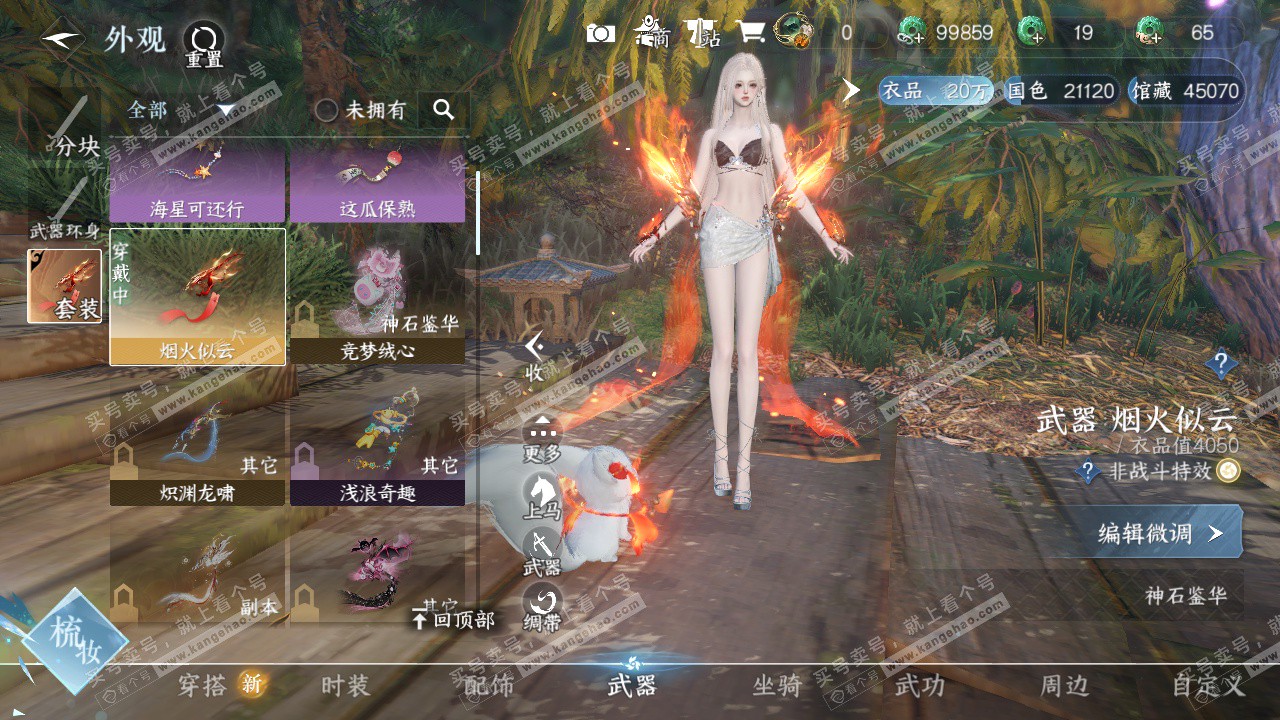Image resolution: width=1280 pixels, height=720 pixels.
Task: Open the 穿搭 outfit tab
Action: point(203,685)
